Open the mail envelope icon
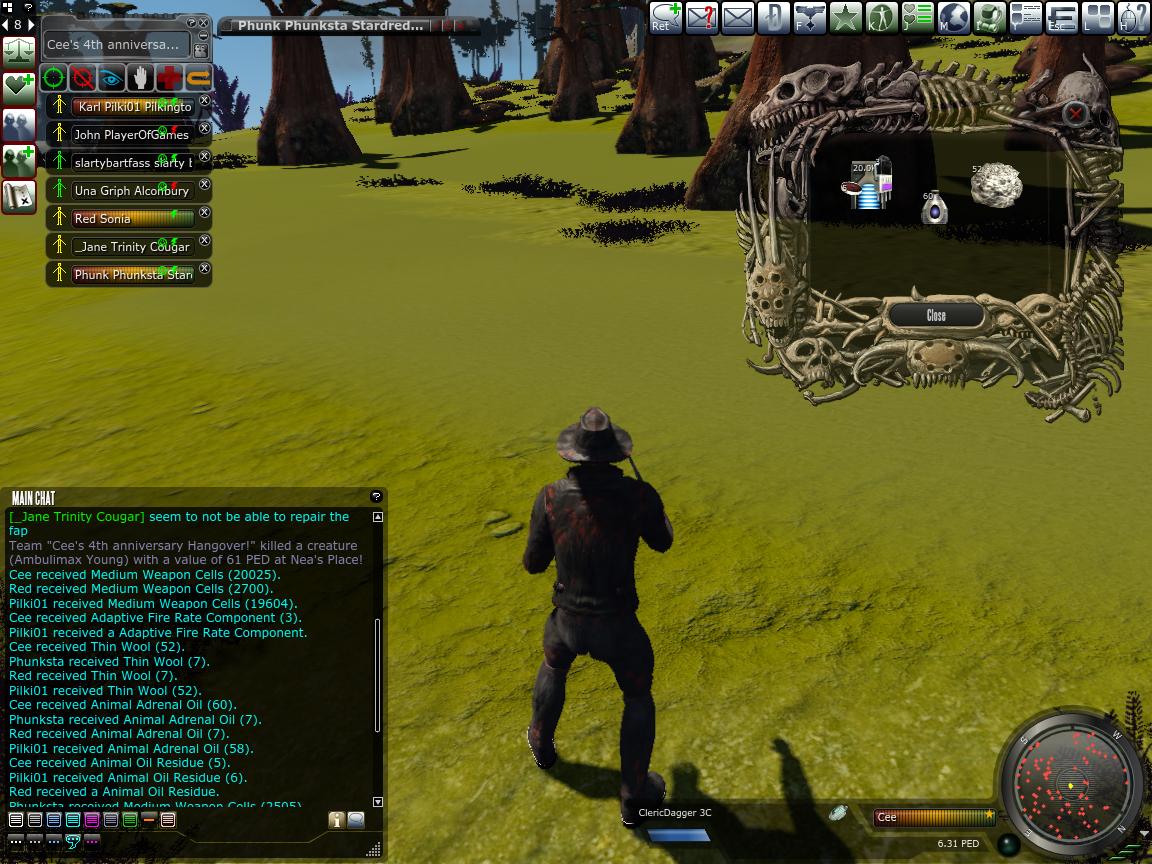The image size is (1152, 864). 737,17
